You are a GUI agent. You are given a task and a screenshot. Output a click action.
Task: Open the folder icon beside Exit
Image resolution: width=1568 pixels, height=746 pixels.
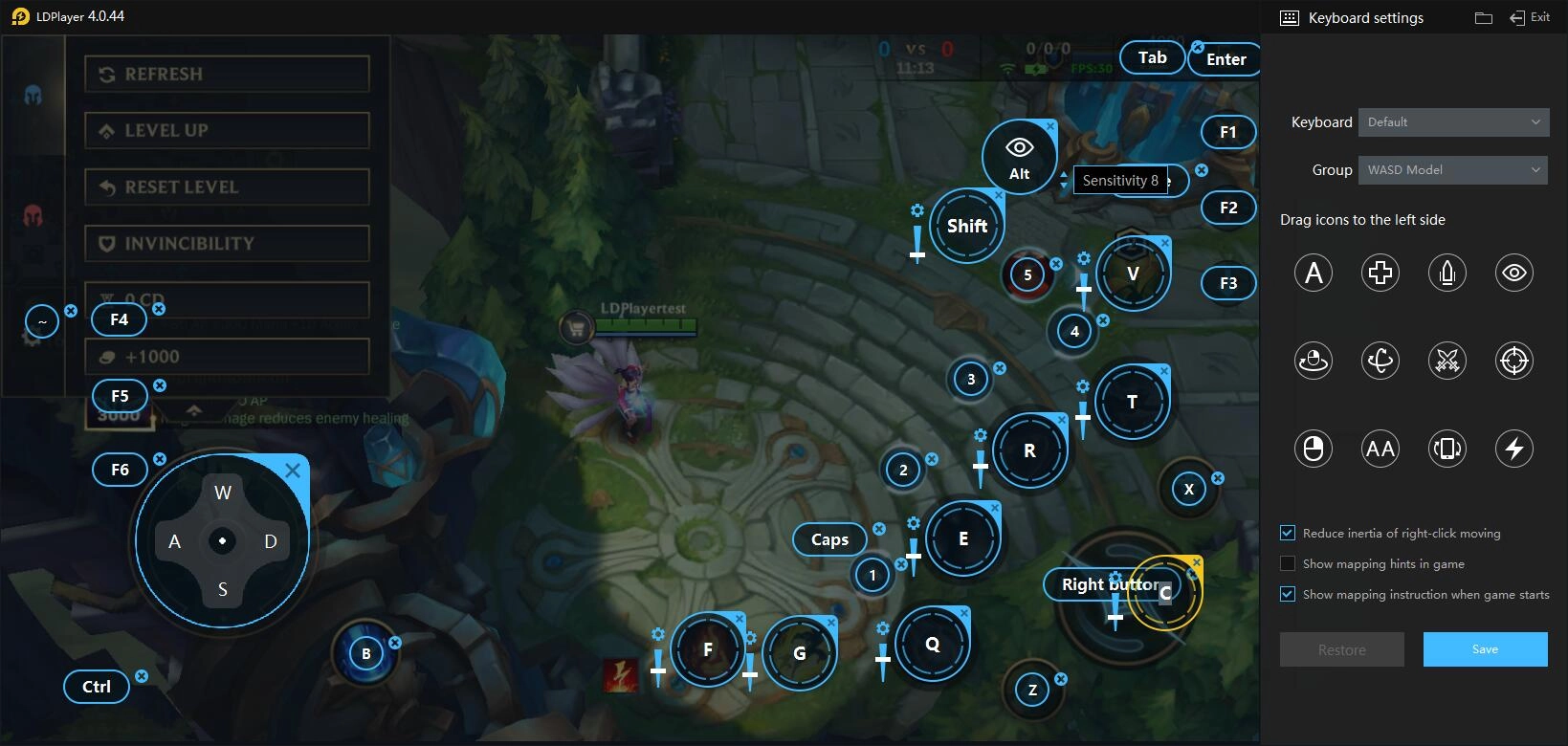click(x=1483, y=16)
